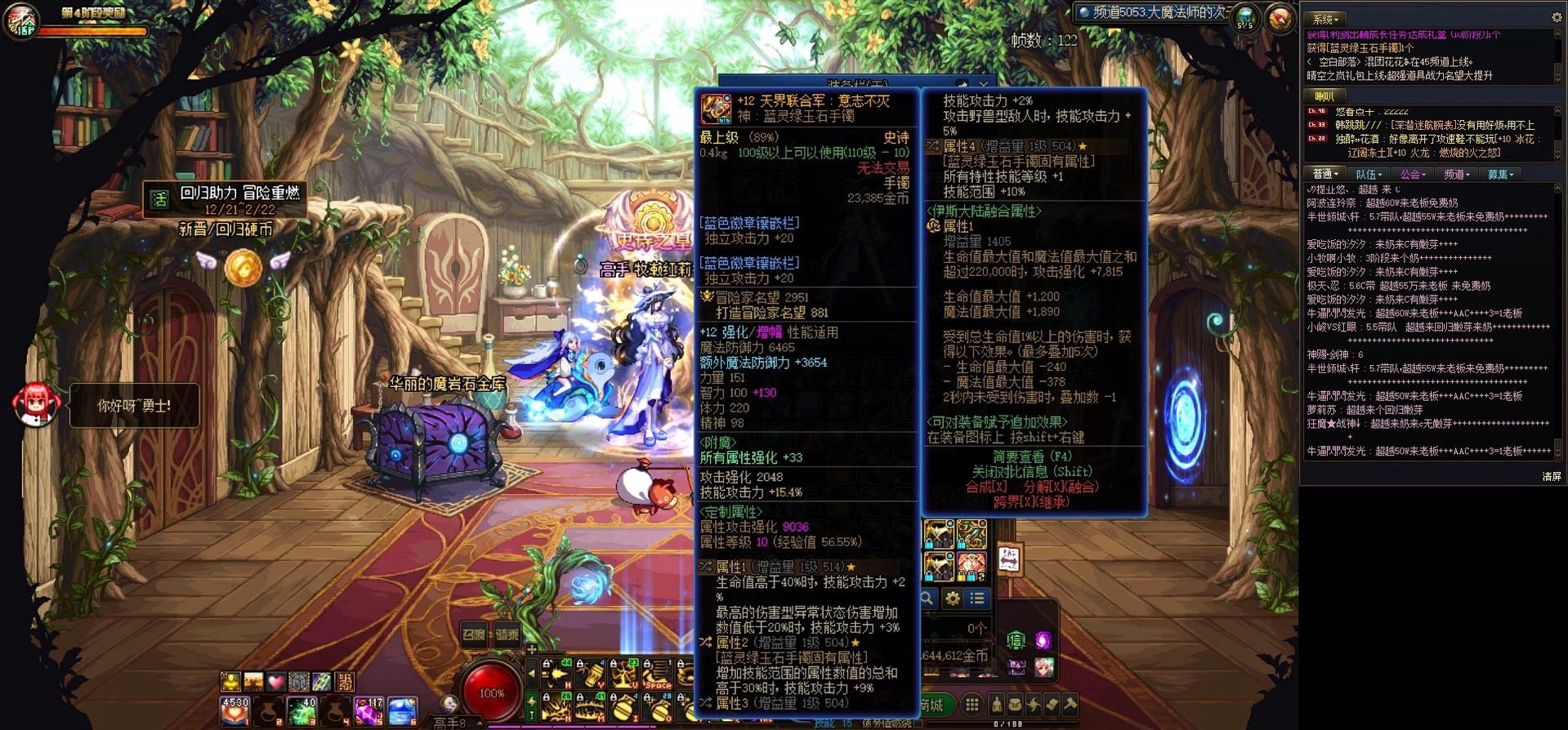Viewport: 1568px width, 730px height.
Task: Click the green 信 emblem icon near the minimap
Action: point(1016,639)
